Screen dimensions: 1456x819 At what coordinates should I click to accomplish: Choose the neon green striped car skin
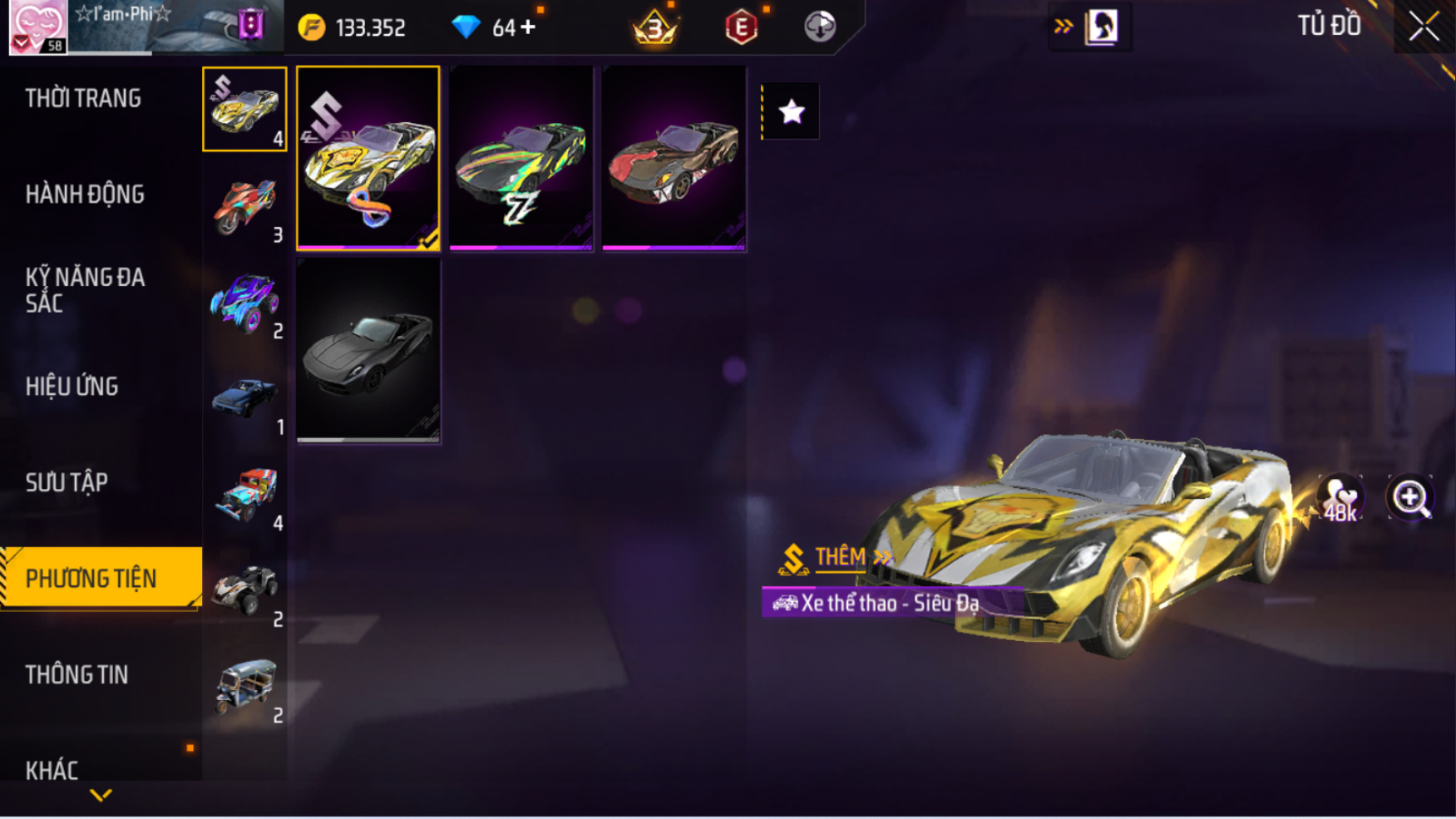coord(521,158)
